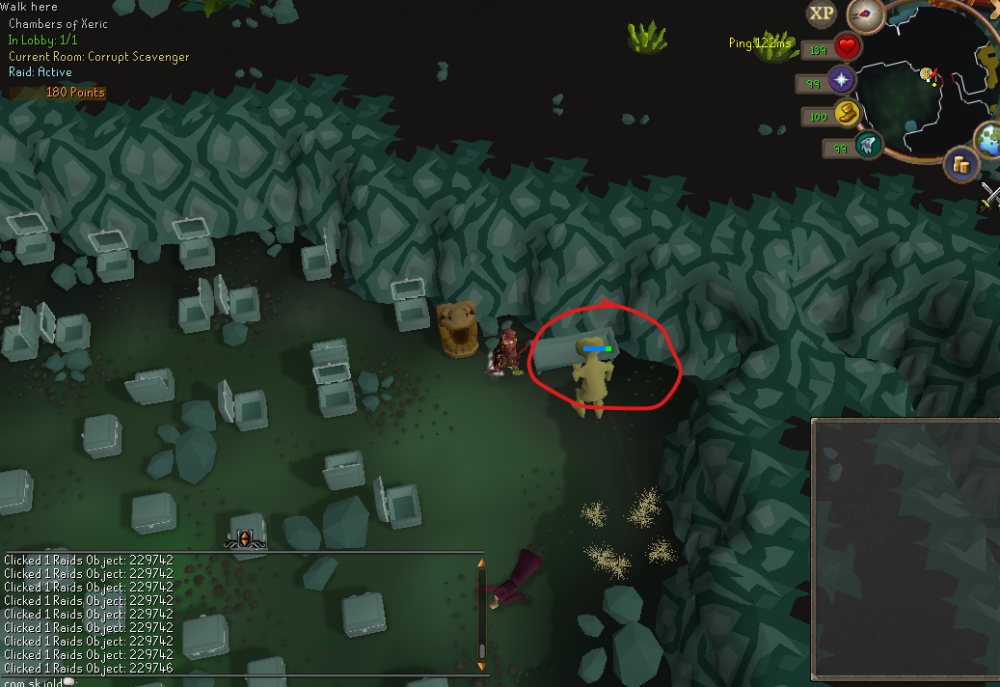
Task: Click the chat scrollbar down arrow
Action: (481, 665)
